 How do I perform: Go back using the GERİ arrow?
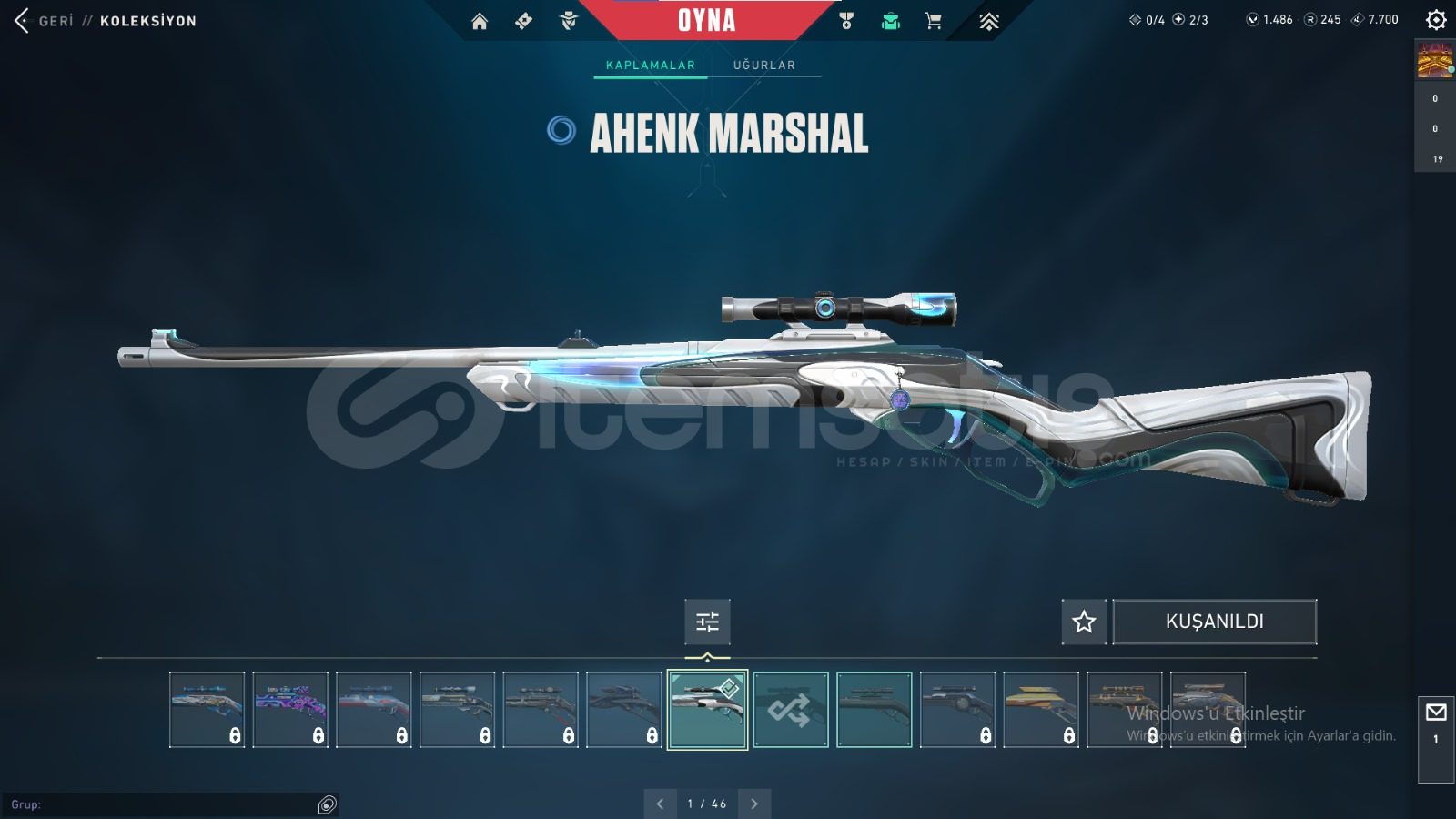point(22,20)
